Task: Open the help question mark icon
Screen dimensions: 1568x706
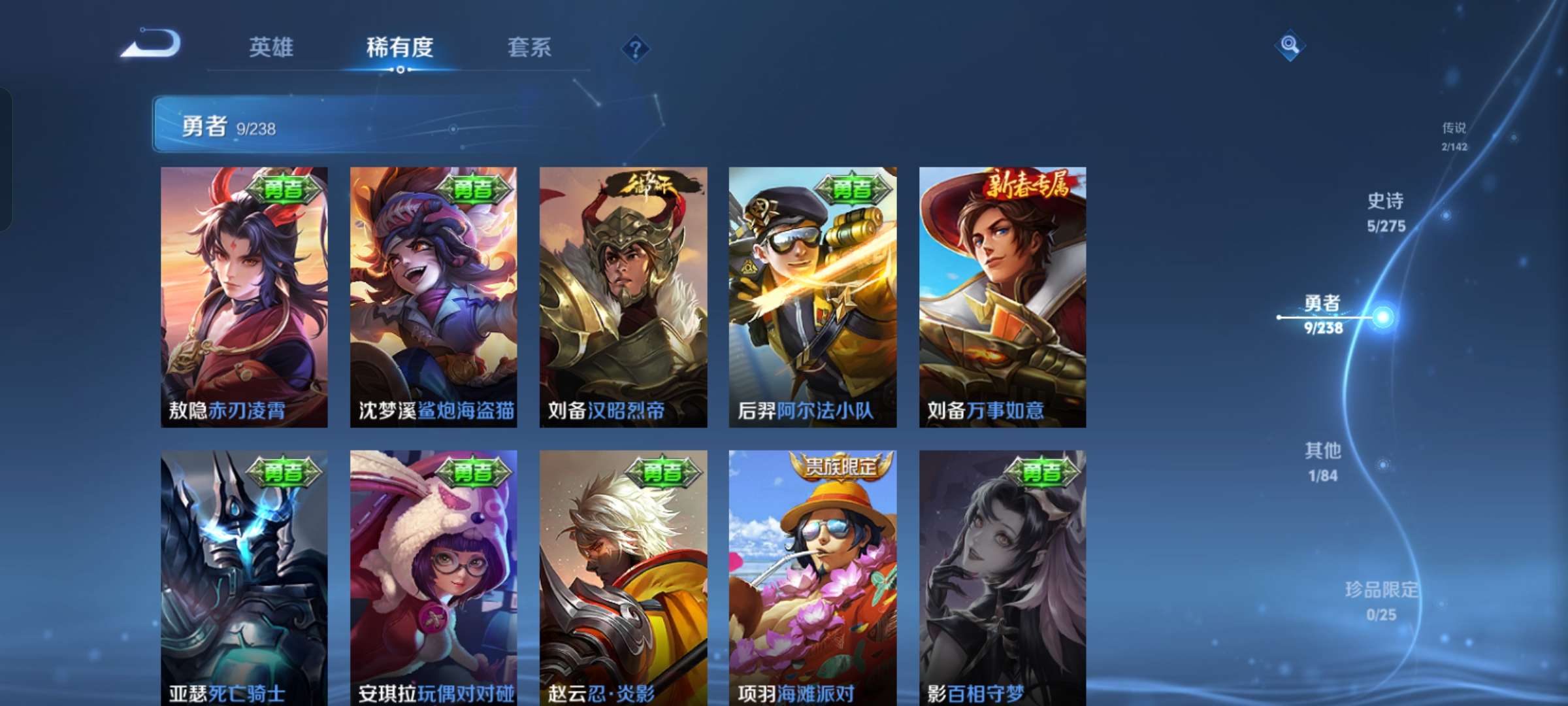Action: click(x=635, y=48)
